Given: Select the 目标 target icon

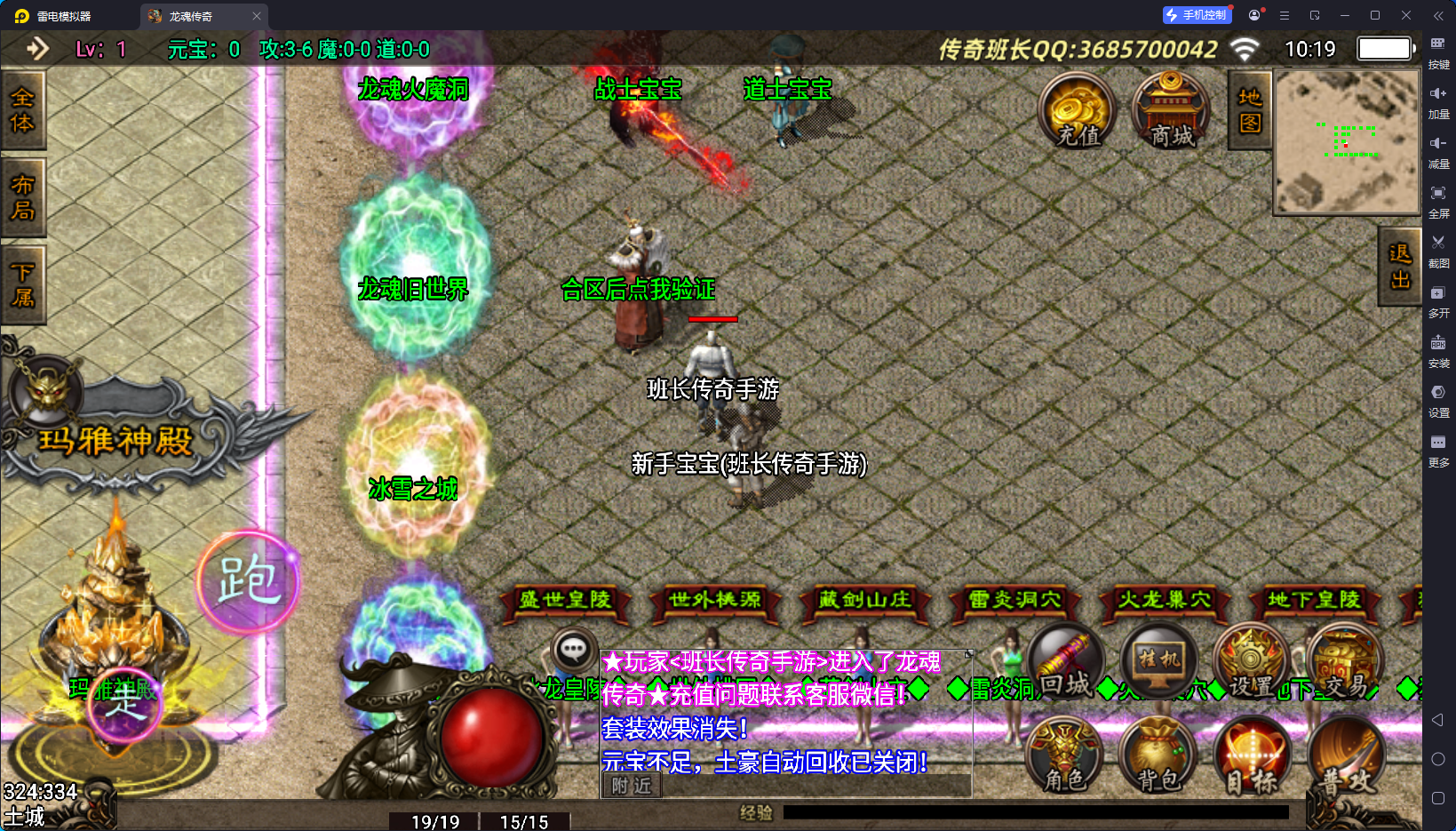Looking at the screenshot, I should (1253, 757).
